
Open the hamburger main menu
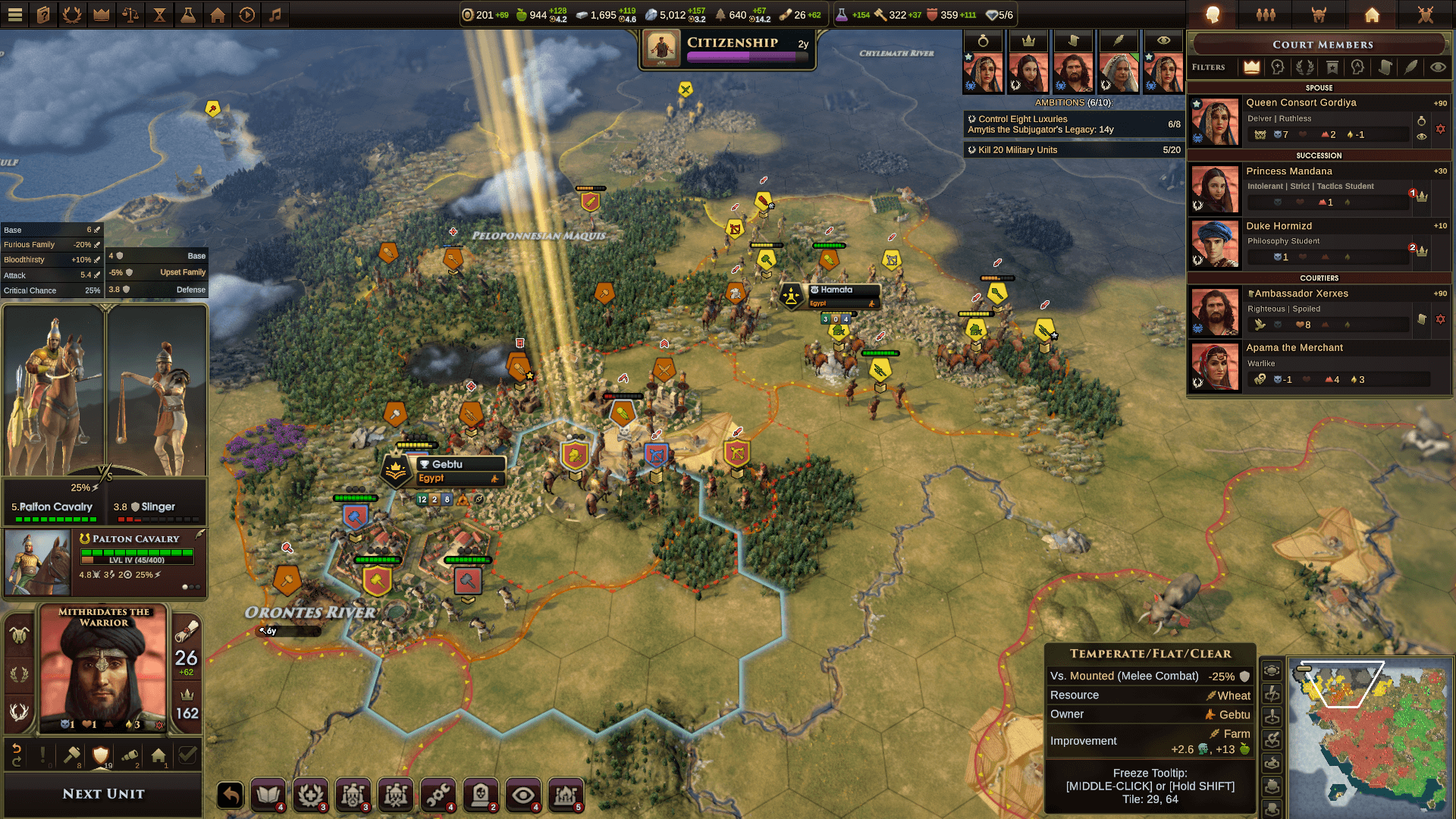click(15, 14)
